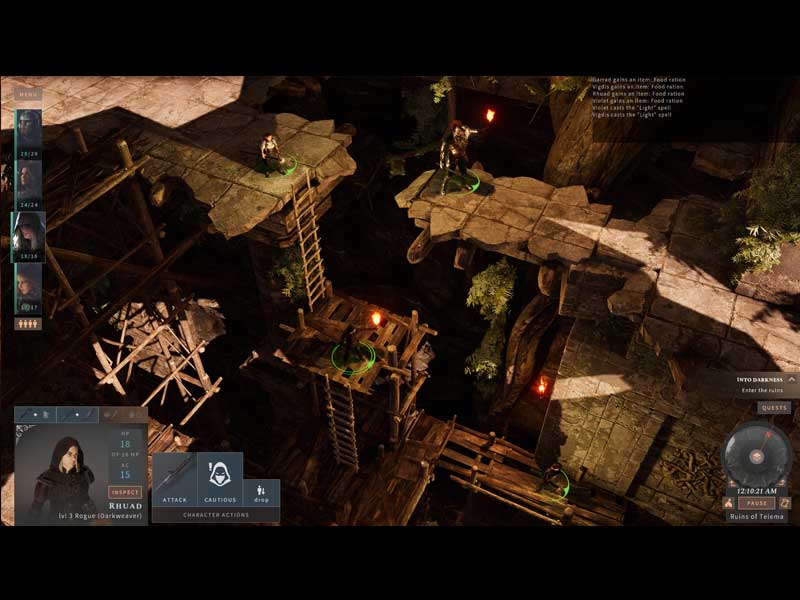Viewport: 800px width, 600px height.
Task: Pause the game with the Pause button
Action: (756, 503)
